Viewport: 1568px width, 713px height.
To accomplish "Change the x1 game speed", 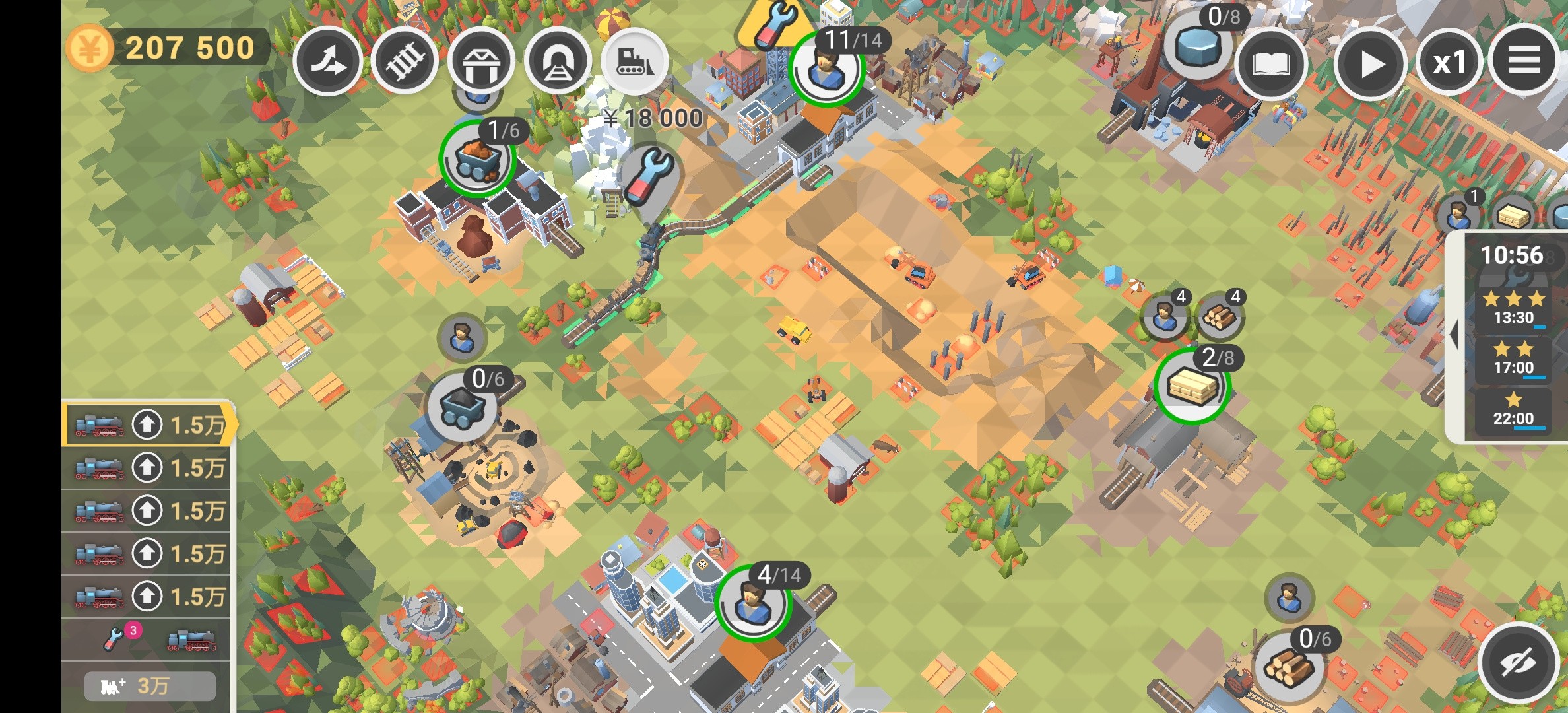I will click(1449, 63).
